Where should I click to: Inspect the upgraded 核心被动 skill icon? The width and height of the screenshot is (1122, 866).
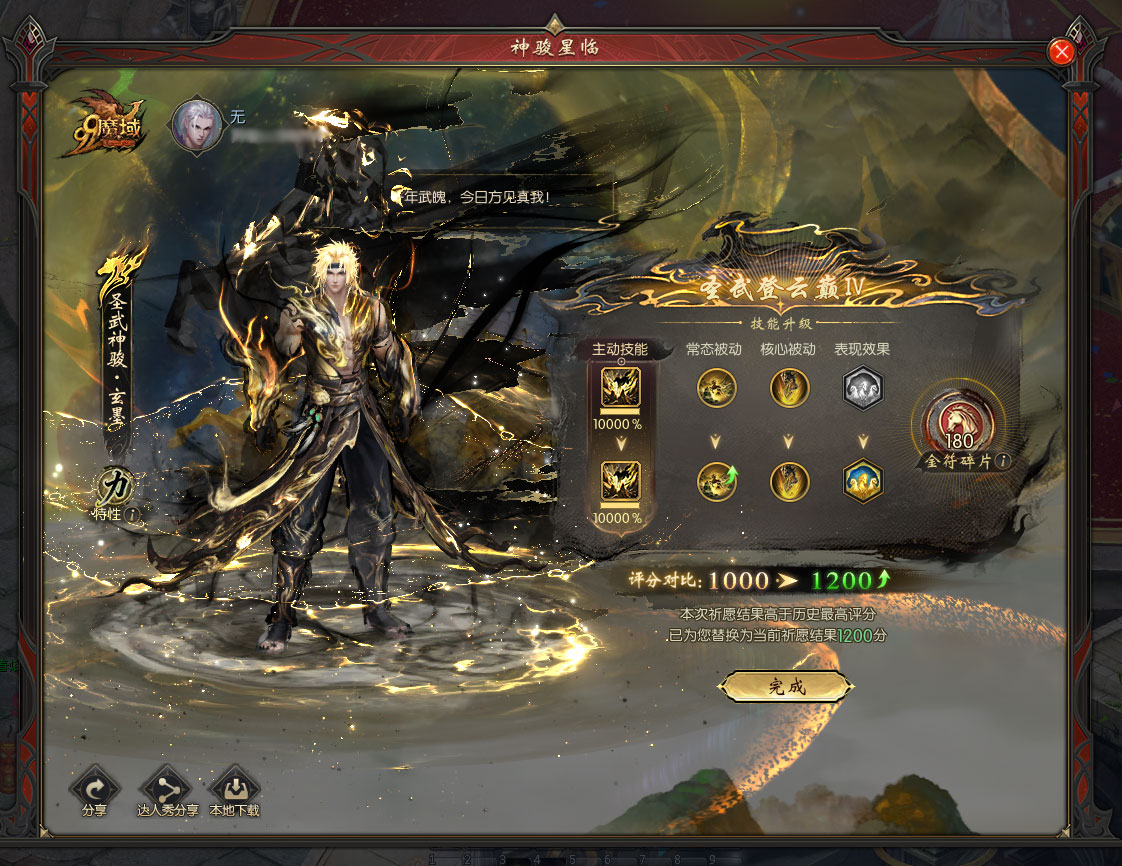(789, 481)
